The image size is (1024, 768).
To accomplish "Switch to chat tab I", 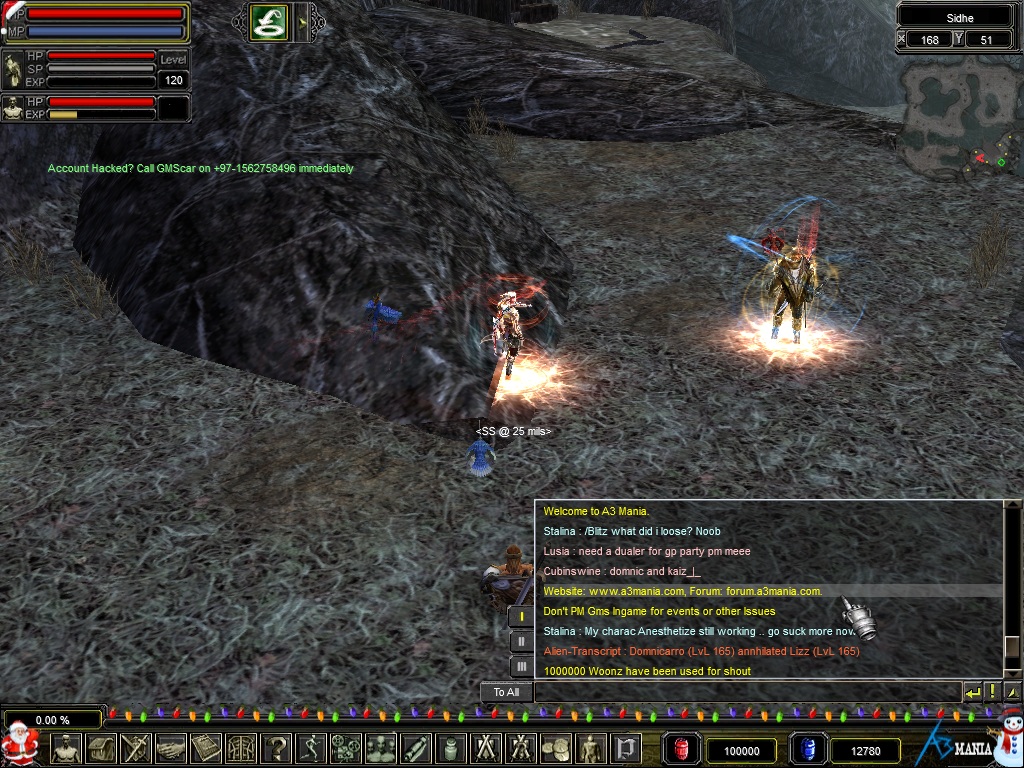I will [522, 617].
